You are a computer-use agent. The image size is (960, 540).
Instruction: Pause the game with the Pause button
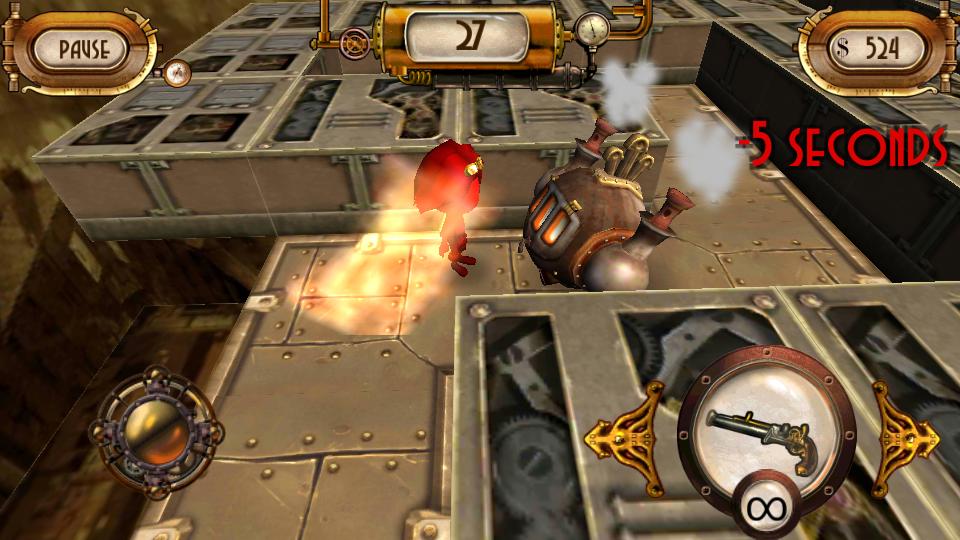(83, 48)
